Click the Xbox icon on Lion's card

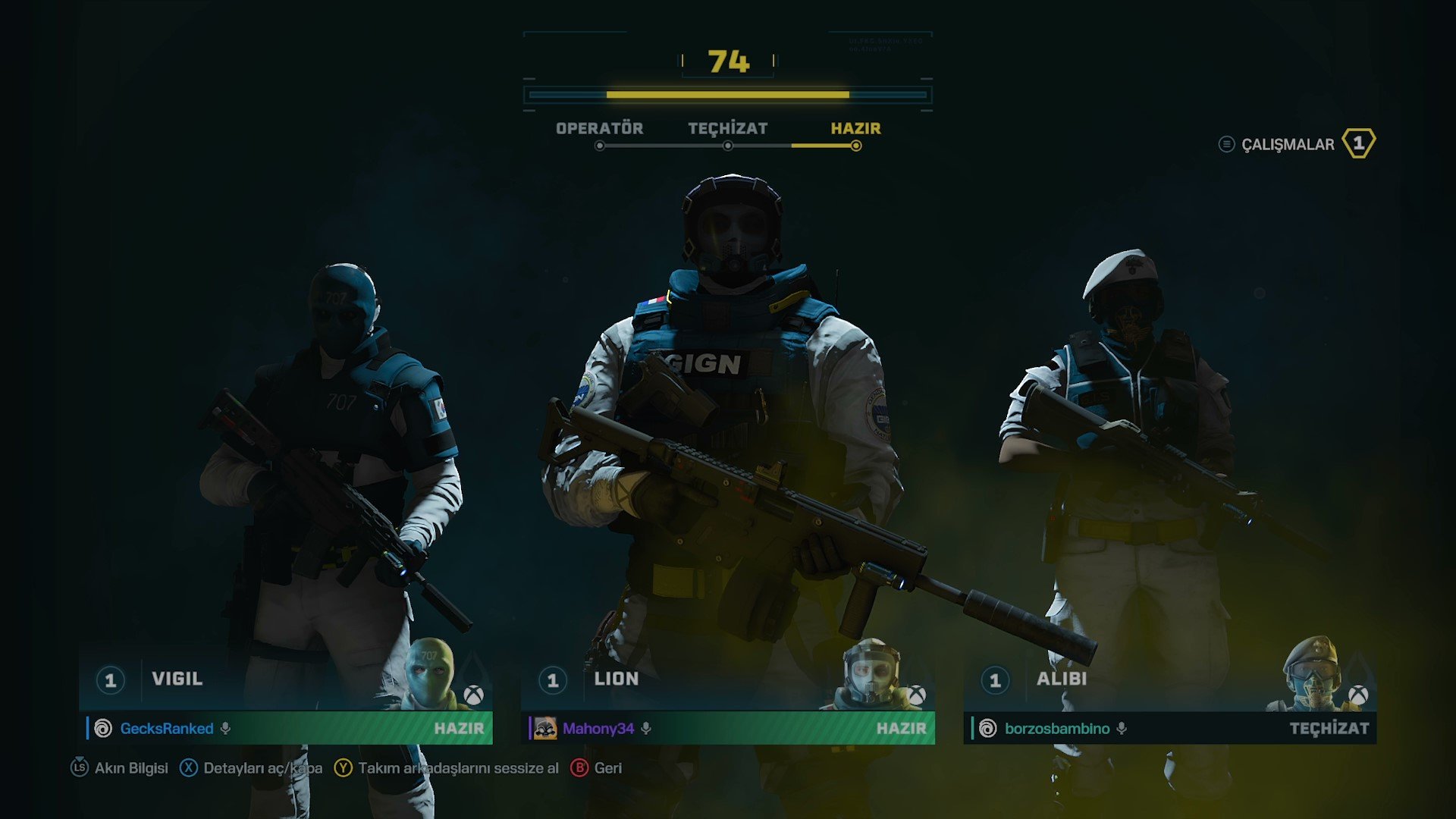(x=916, y=694)
